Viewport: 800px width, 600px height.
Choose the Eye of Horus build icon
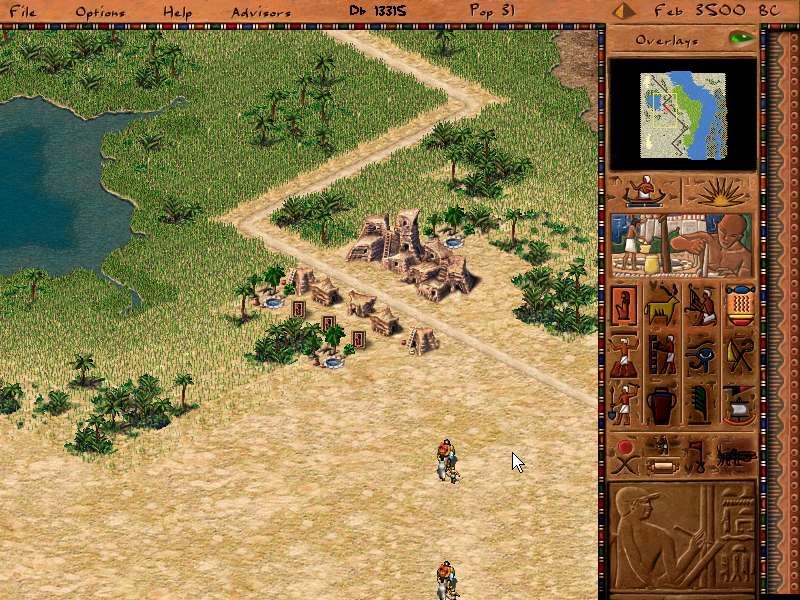[x=701, y=354]
